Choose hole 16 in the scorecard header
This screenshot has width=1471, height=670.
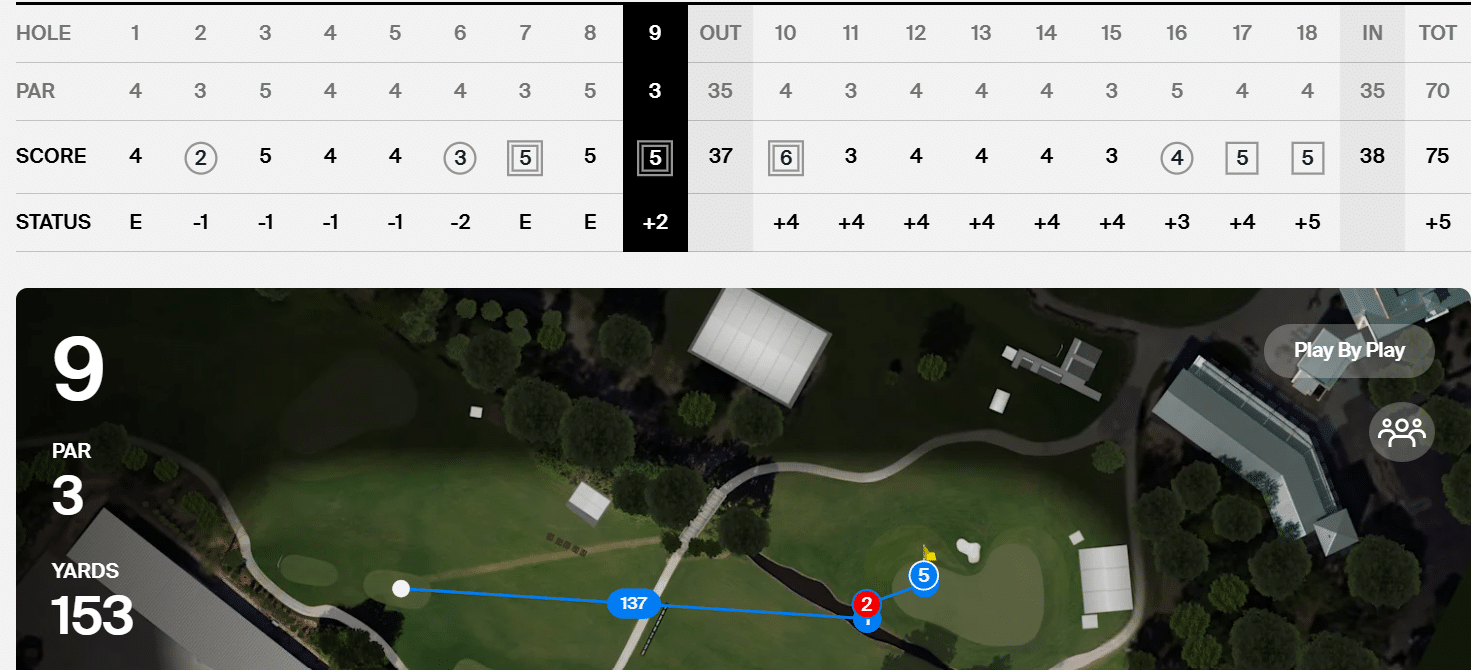pos(1176,33)
